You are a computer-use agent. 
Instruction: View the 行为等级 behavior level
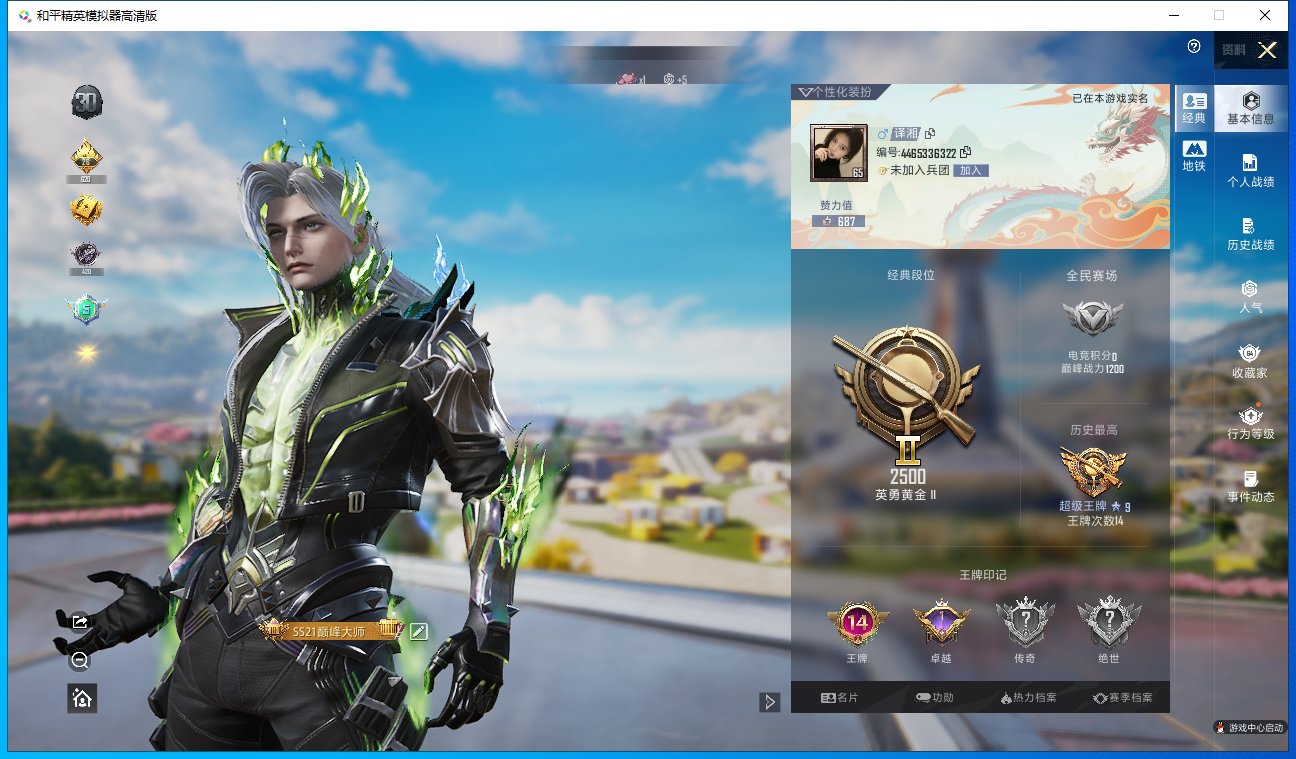[1250, 423]
